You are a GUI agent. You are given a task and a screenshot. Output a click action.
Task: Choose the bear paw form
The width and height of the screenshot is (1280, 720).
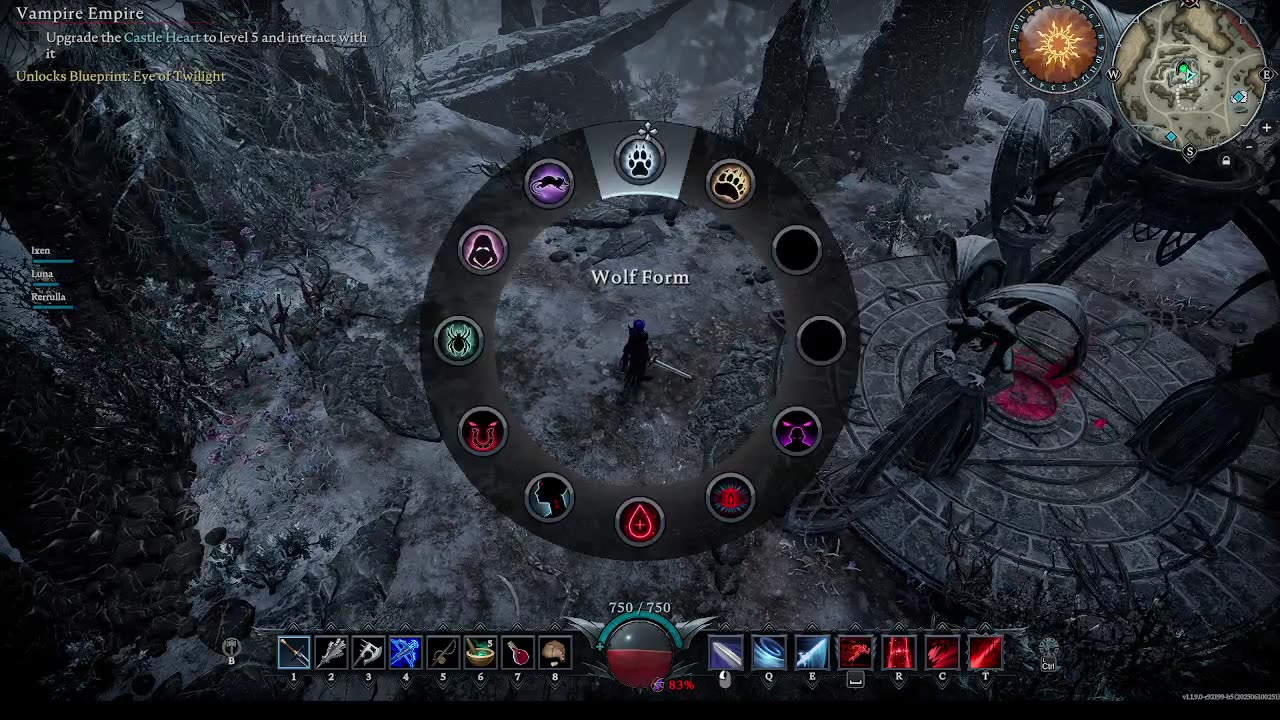(x=731, y=183)
